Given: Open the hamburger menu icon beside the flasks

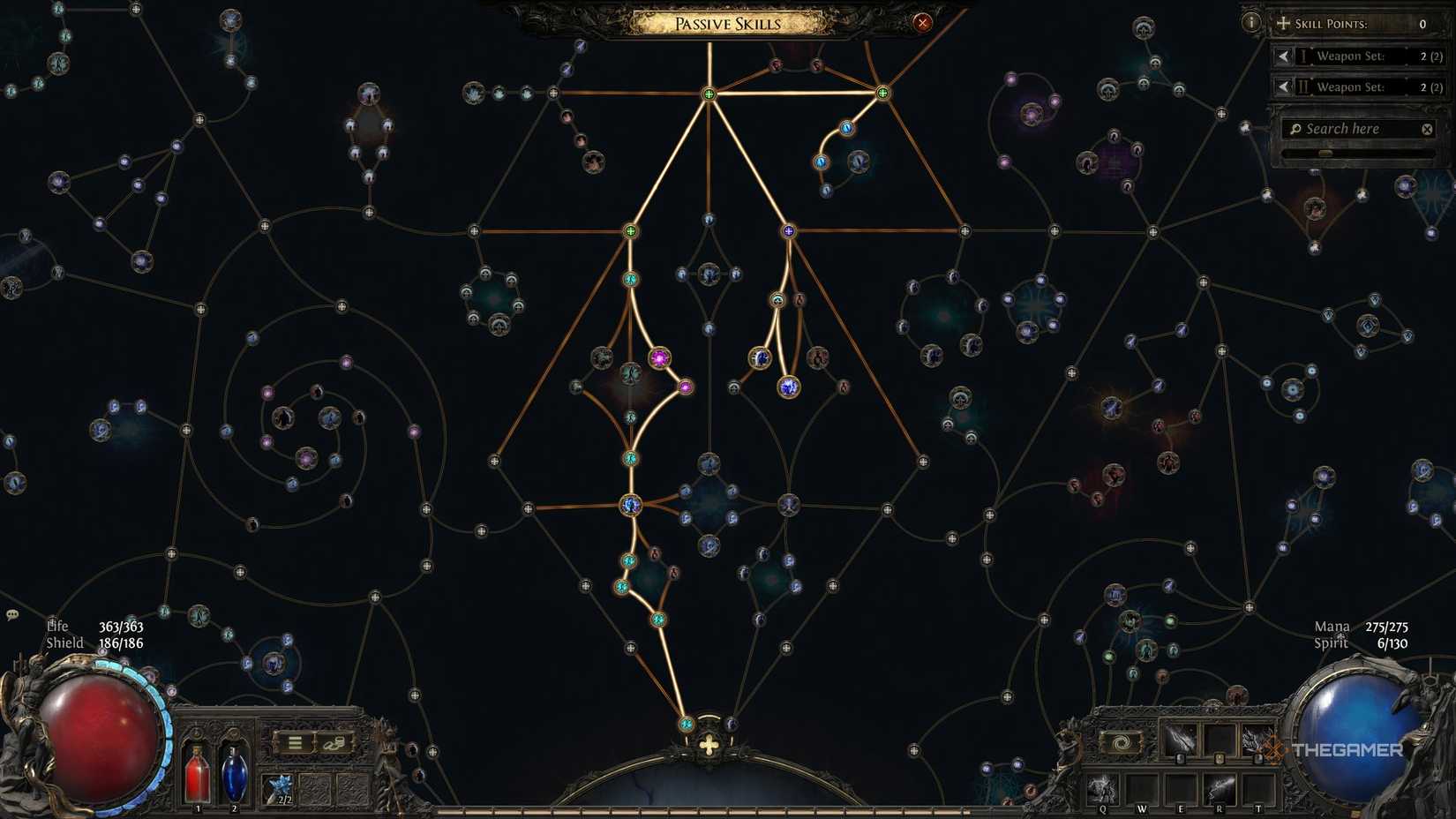Looking at the screenshot, I should click(x=294, y=741).
